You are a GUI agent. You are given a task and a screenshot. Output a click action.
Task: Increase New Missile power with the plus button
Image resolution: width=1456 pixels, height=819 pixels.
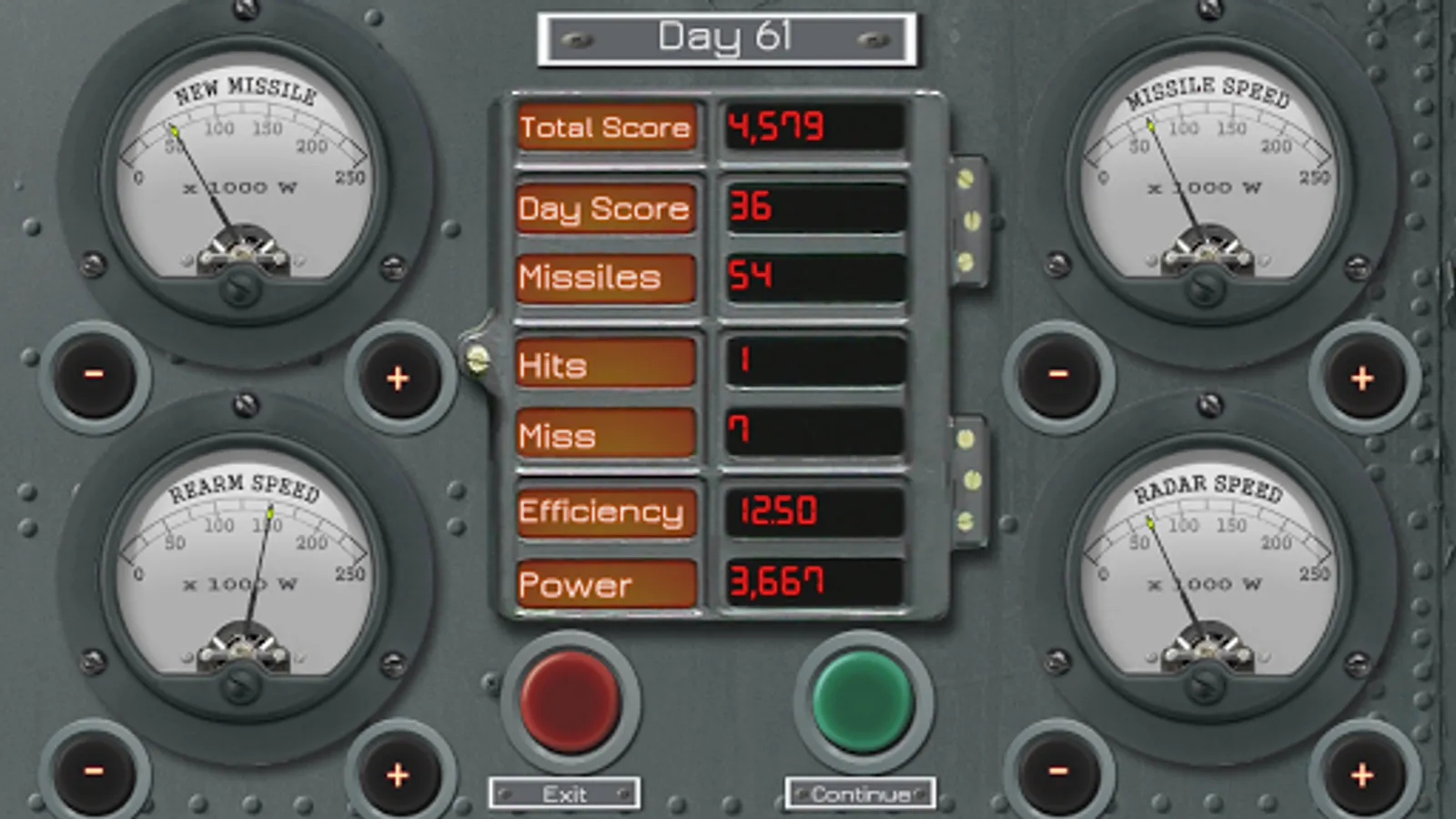coord(395,375)
